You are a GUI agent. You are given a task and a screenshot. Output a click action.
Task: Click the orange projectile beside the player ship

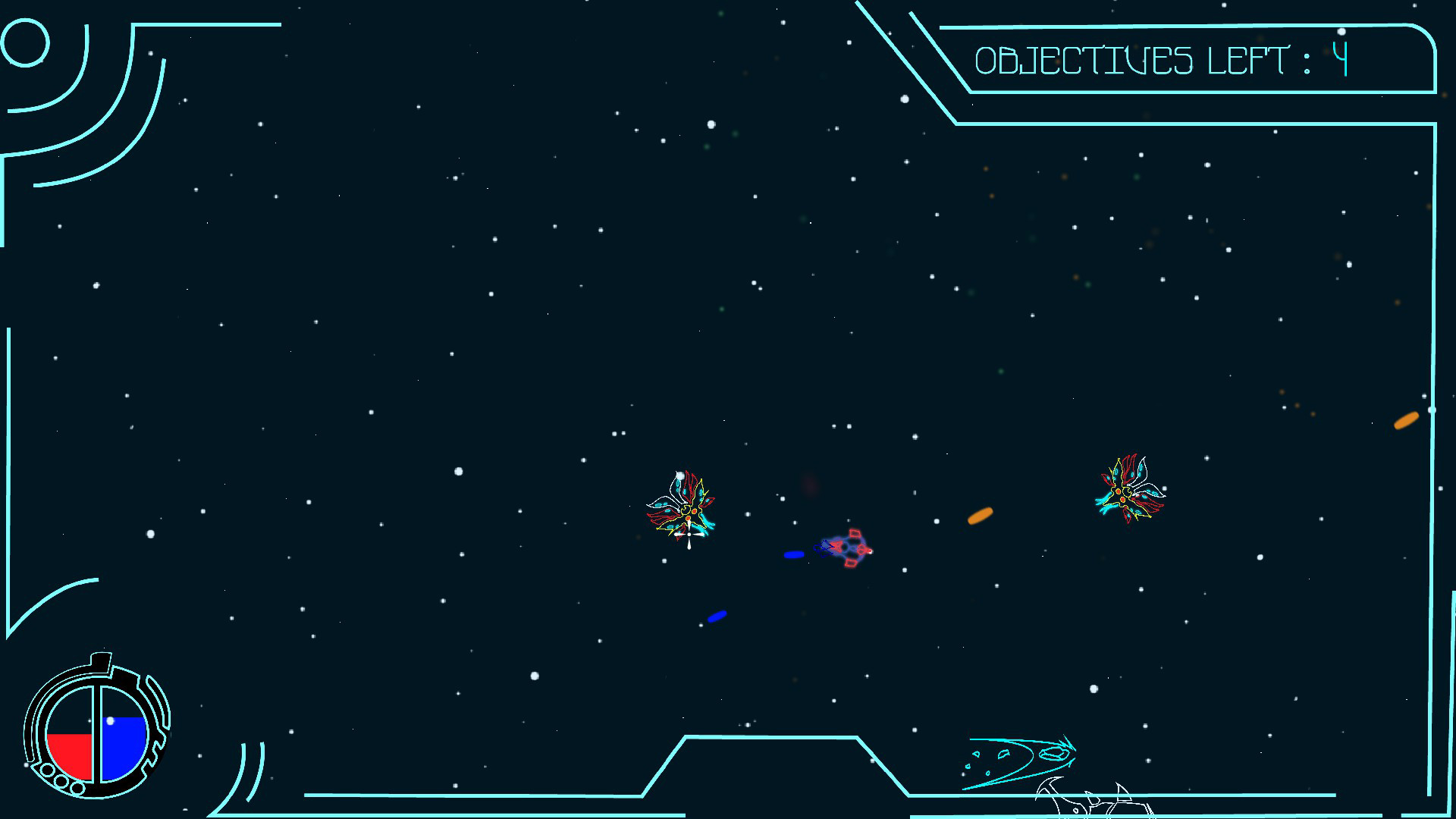tap(979, 516)
